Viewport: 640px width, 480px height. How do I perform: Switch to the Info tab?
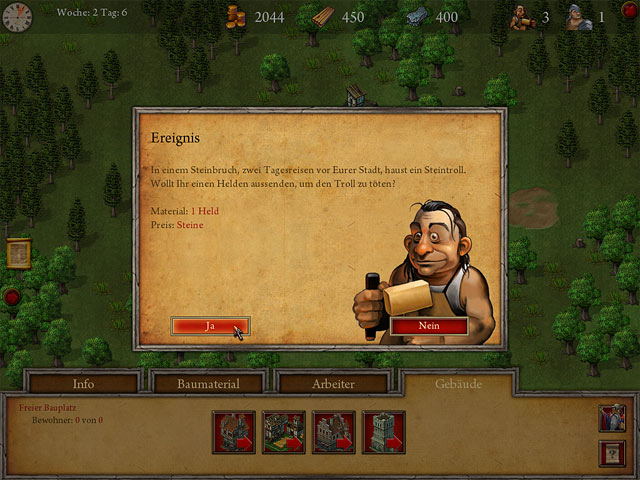coord(83,383)
